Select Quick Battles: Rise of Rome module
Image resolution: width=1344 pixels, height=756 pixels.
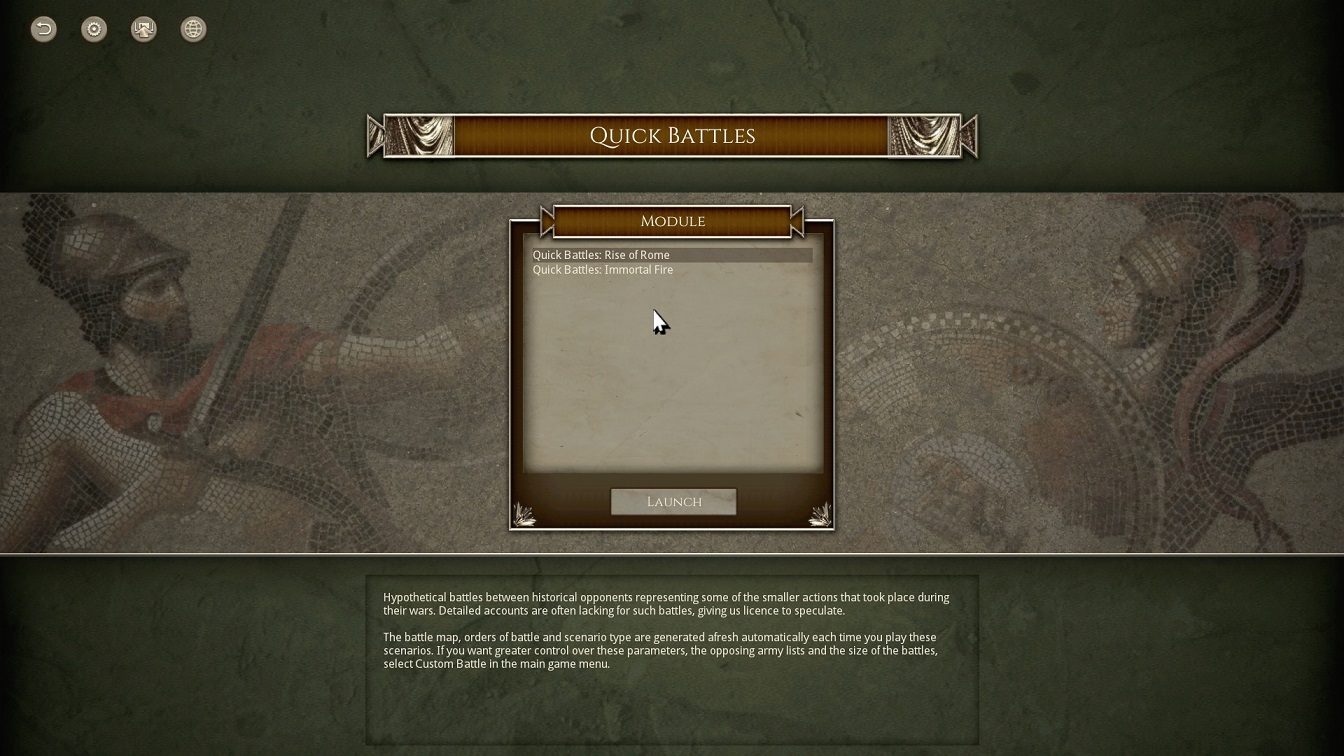tap(601, 255)
